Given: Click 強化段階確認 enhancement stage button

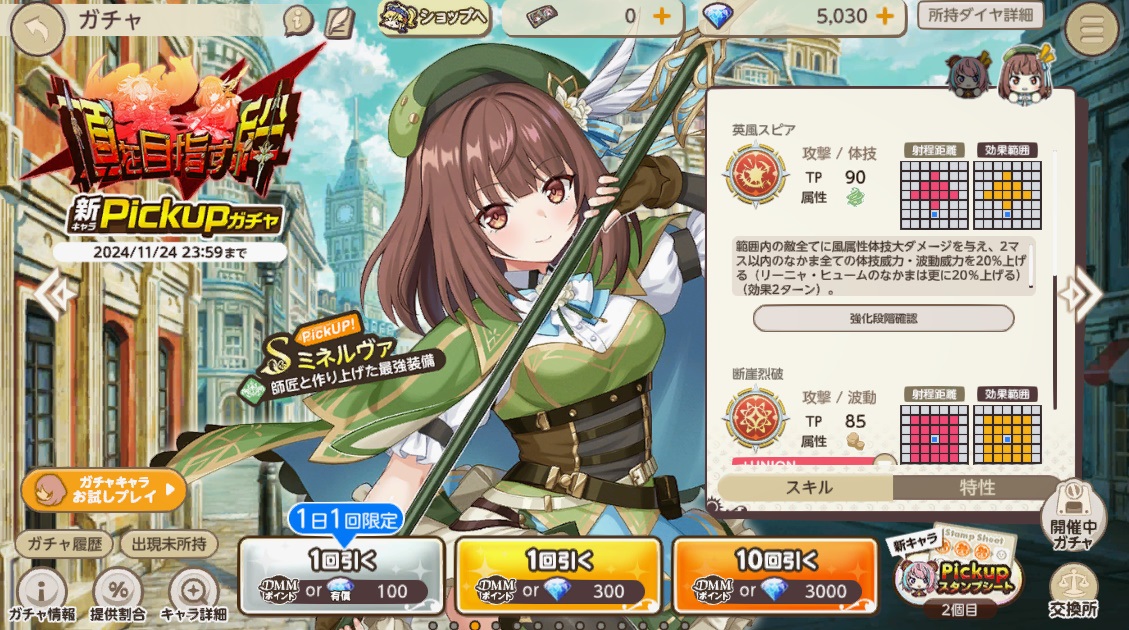Looking at the screenshot, I should point(883,318).
